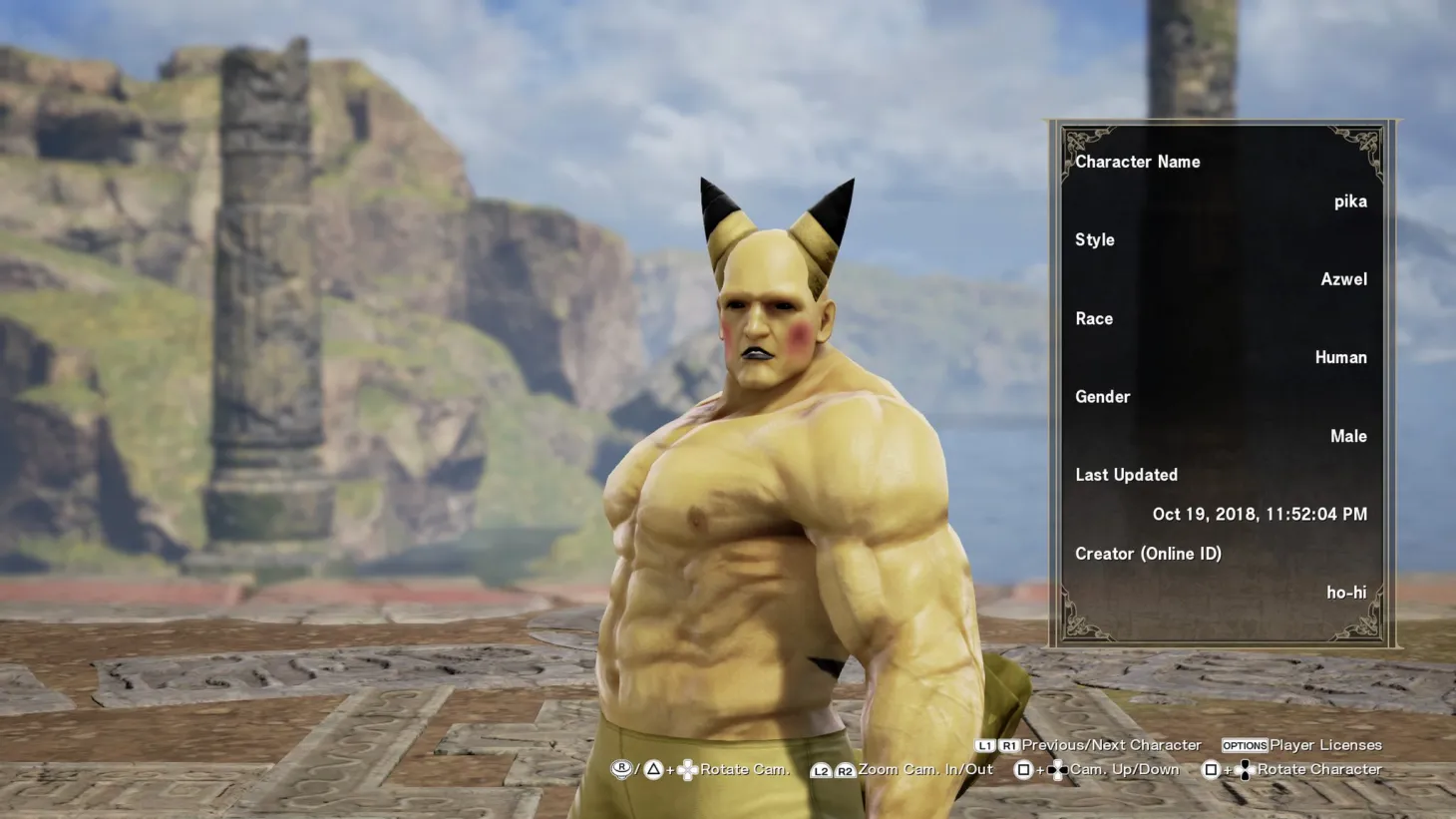Click the Gender value Male
The width and height of the screenshot is (1456, 819).
(x=1349, y=435)
